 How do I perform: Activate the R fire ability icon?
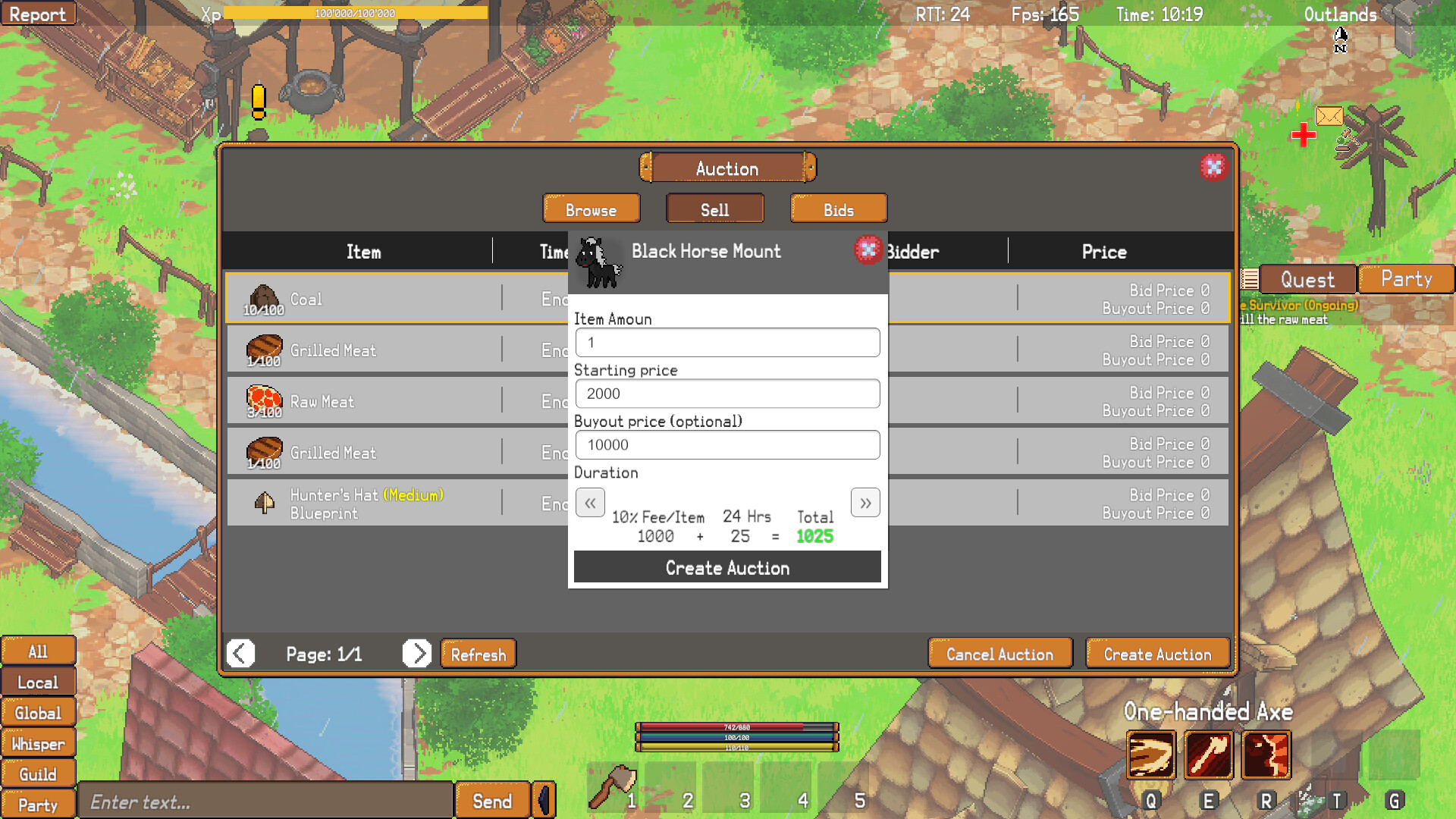click(1266, 755)
